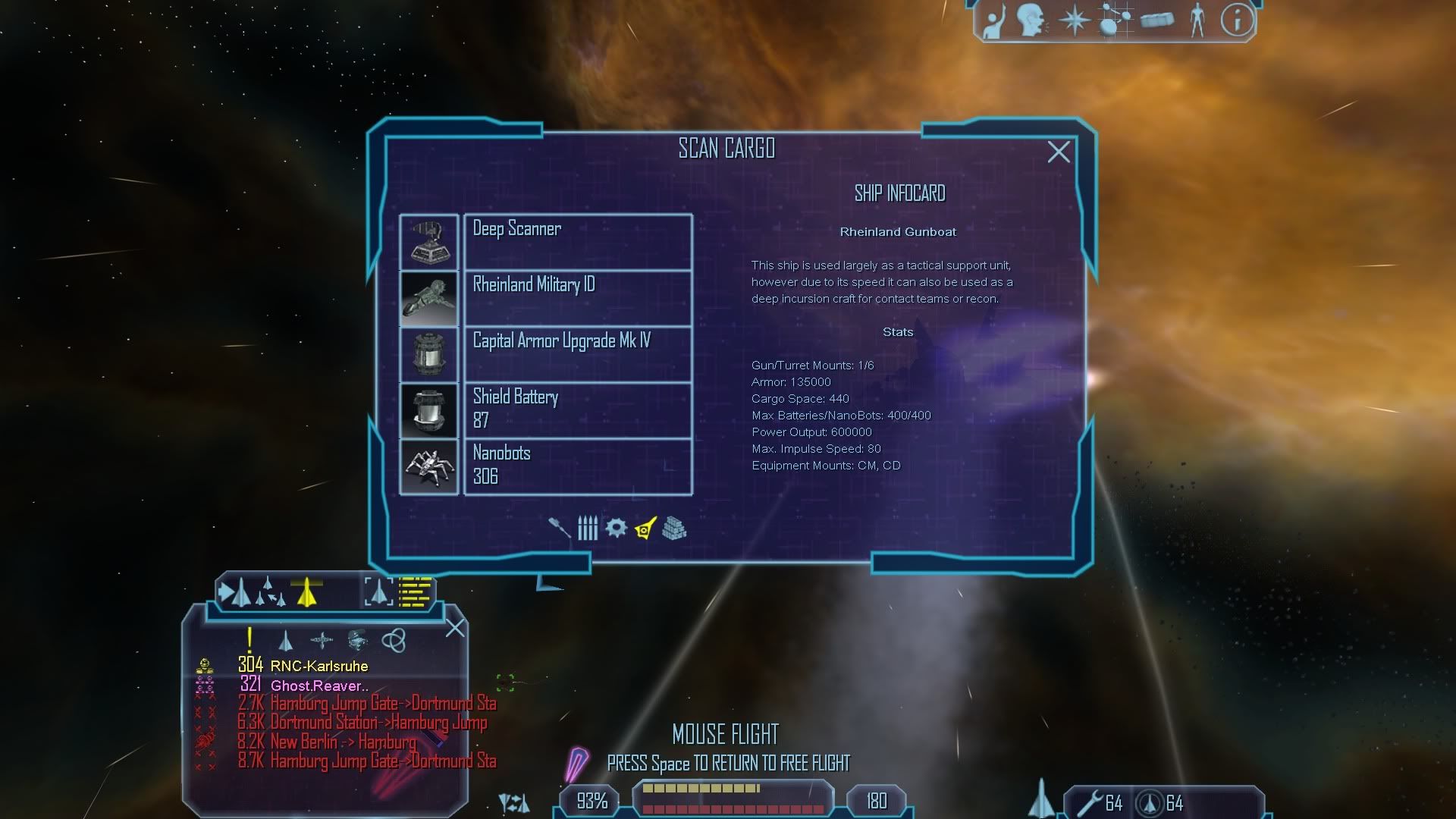Select the Deep Scanner cargo row
The image size is (1456, 819).
tap(577, 242)
